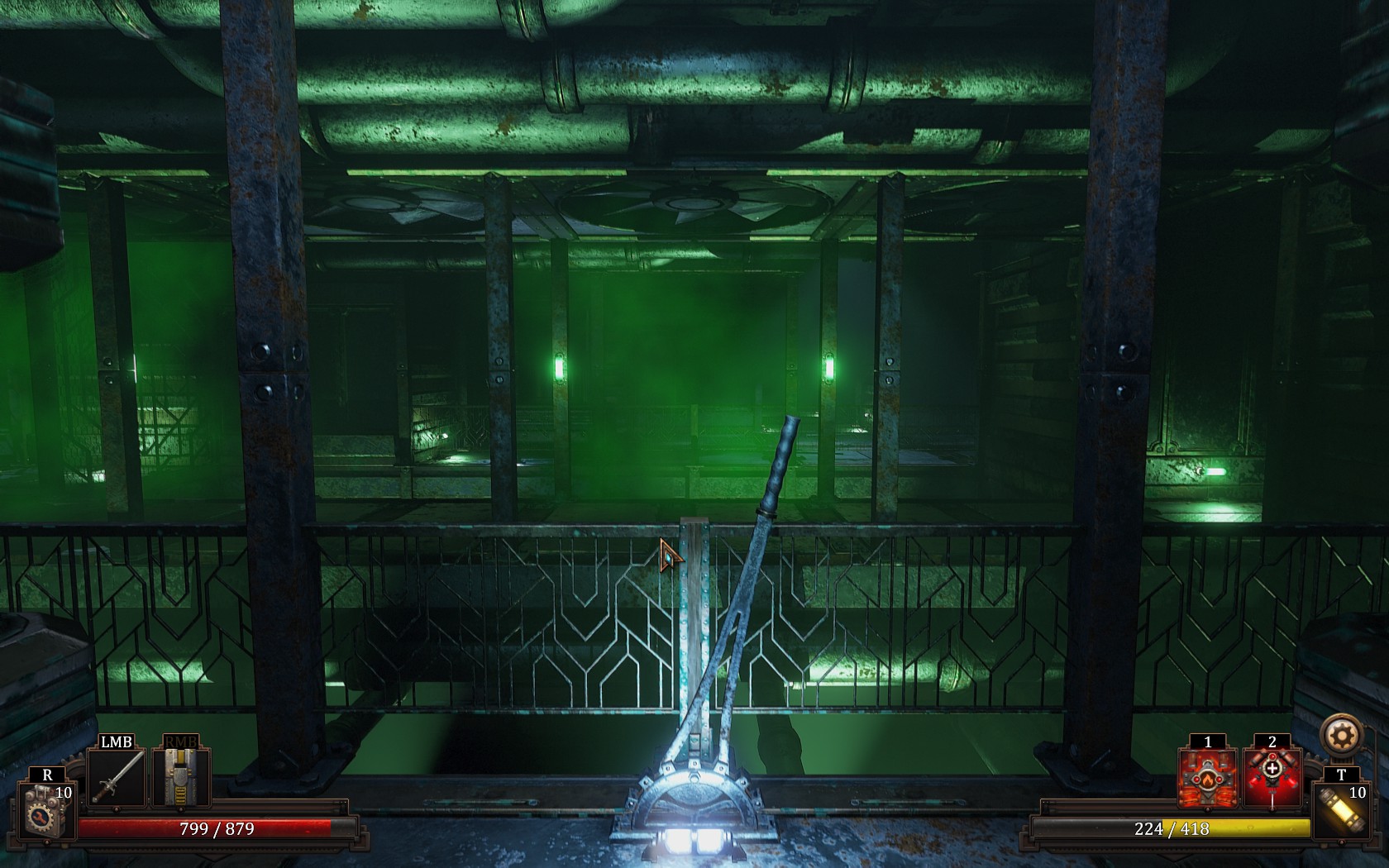Select the sword weapon slot
Viewport: 1389px width, 868px height.
(x=117, y=777)
